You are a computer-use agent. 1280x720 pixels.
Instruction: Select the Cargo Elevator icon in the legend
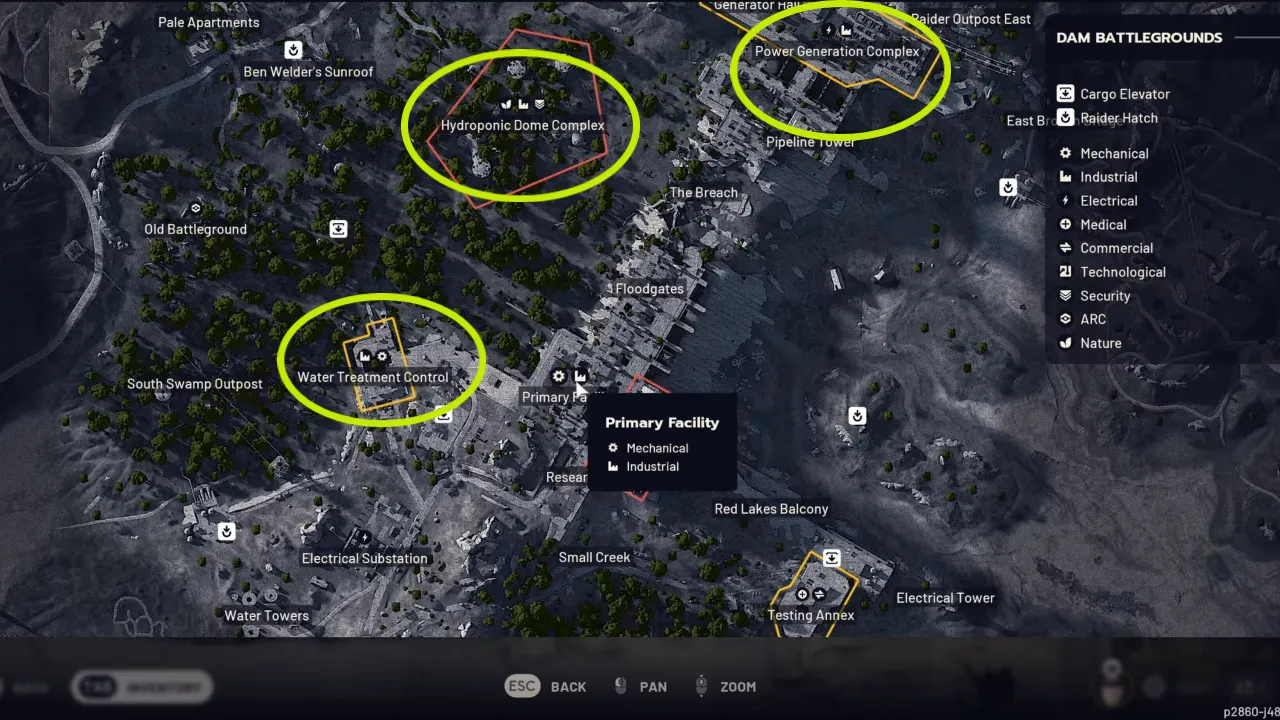click(x=1065, y=93)
